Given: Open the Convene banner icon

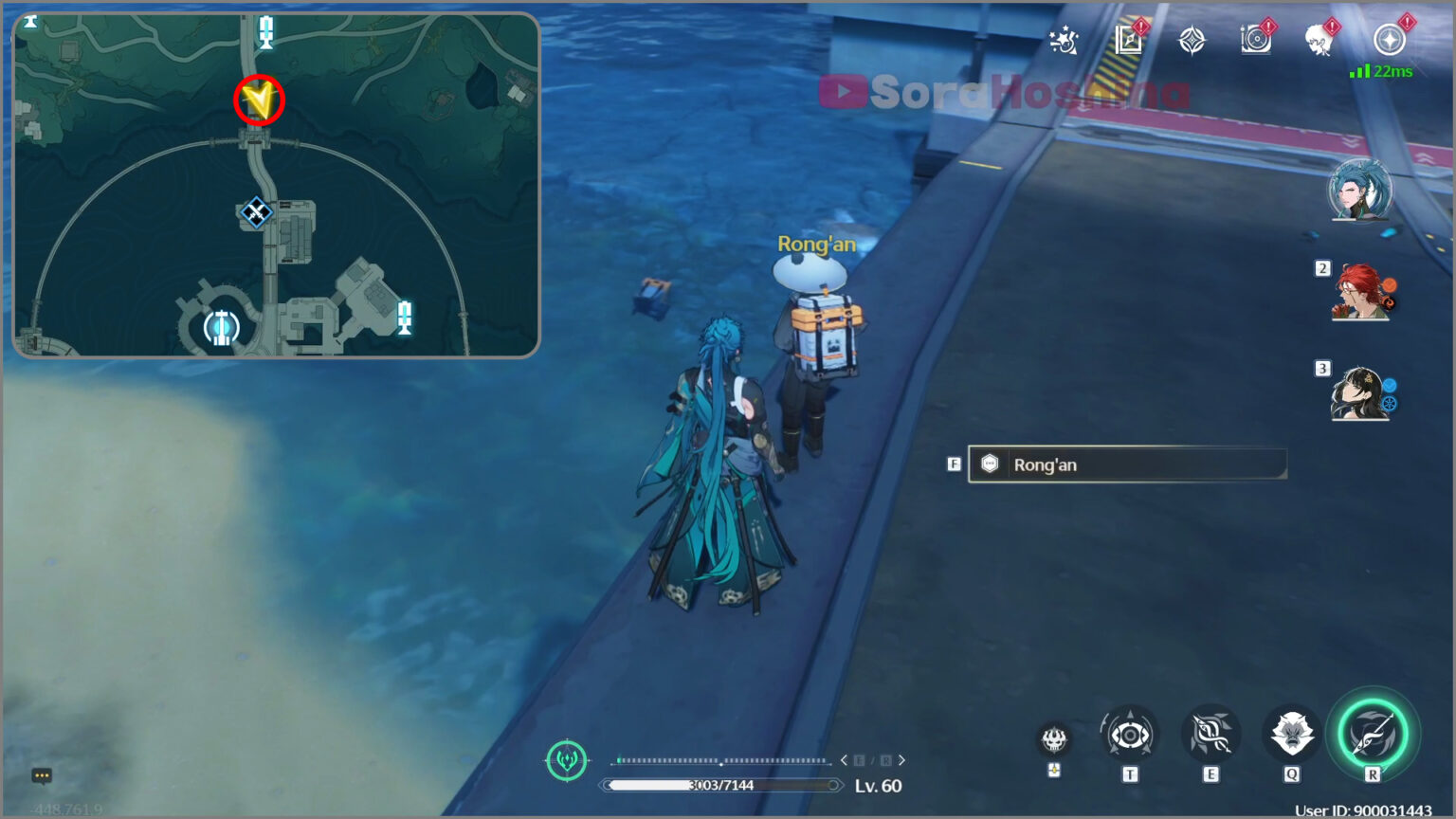Looking at the screenshot, I should point(1192,40).
